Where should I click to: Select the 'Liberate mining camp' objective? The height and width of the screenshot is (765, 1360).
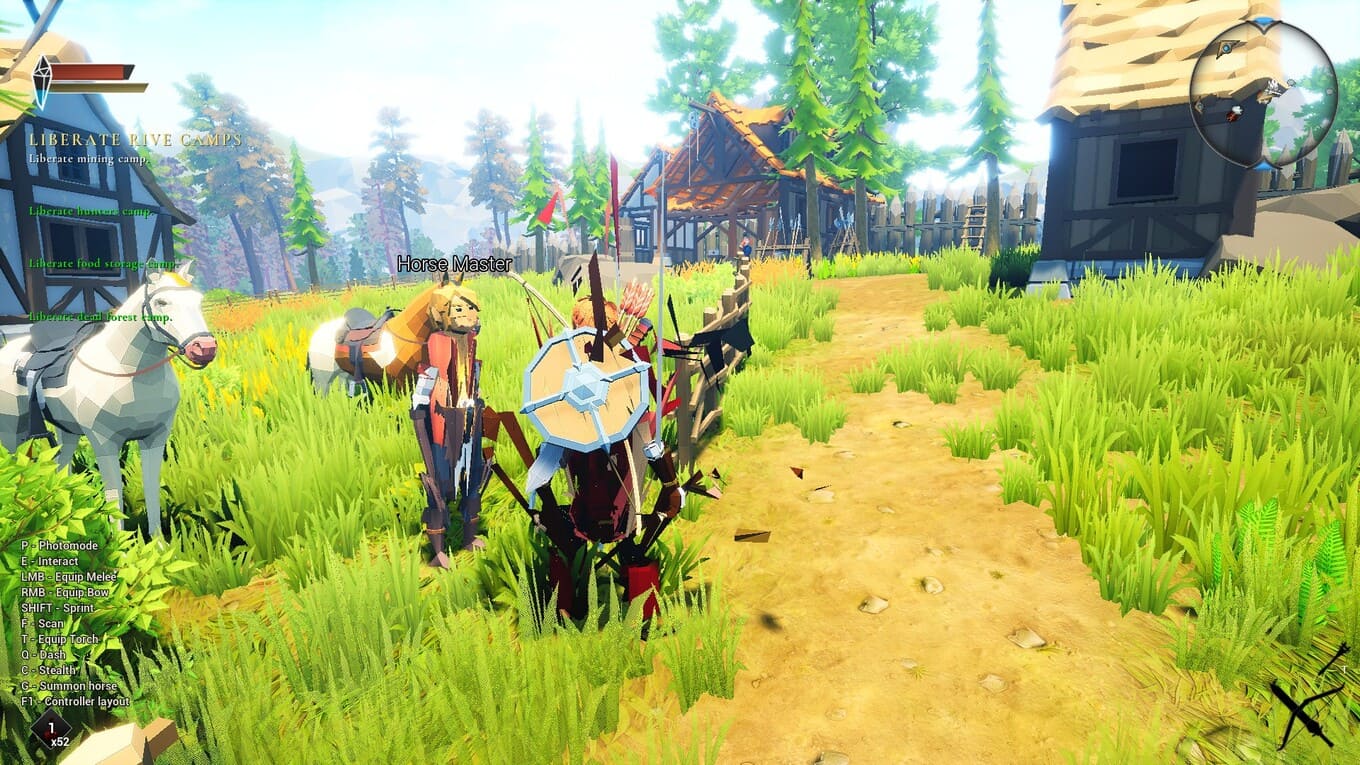click(89, 158)
